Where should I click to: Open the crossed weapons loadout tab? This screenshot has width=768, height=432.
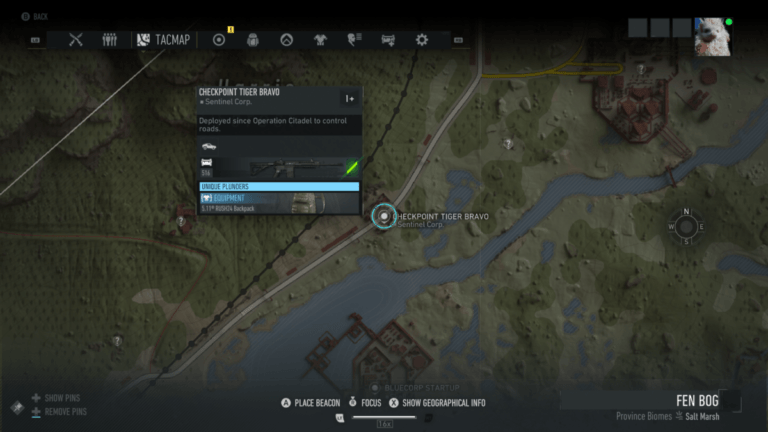click(75, 40)
